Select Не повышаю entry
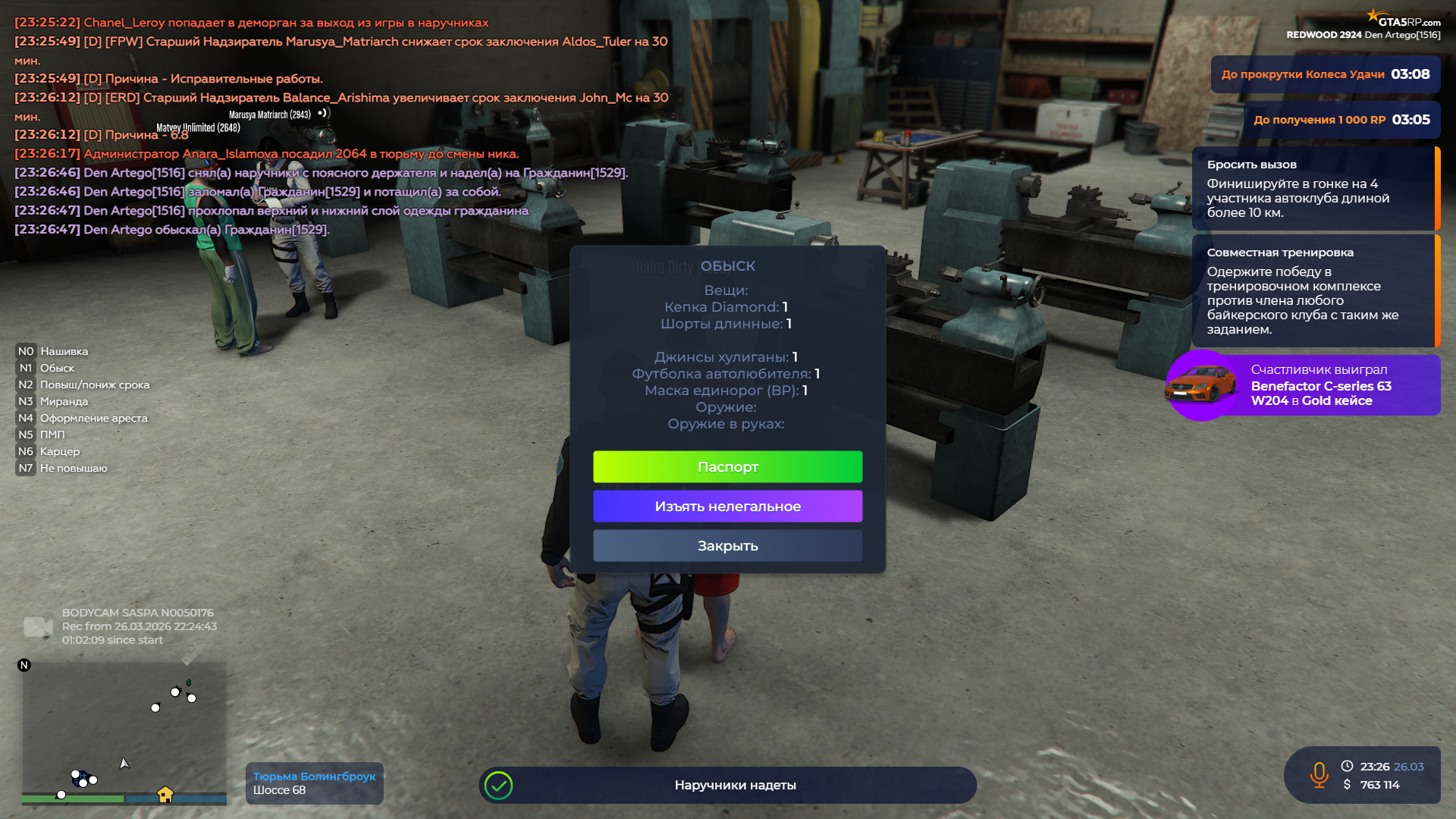This screenshot has width=1456, height=819. coord(74,468)
